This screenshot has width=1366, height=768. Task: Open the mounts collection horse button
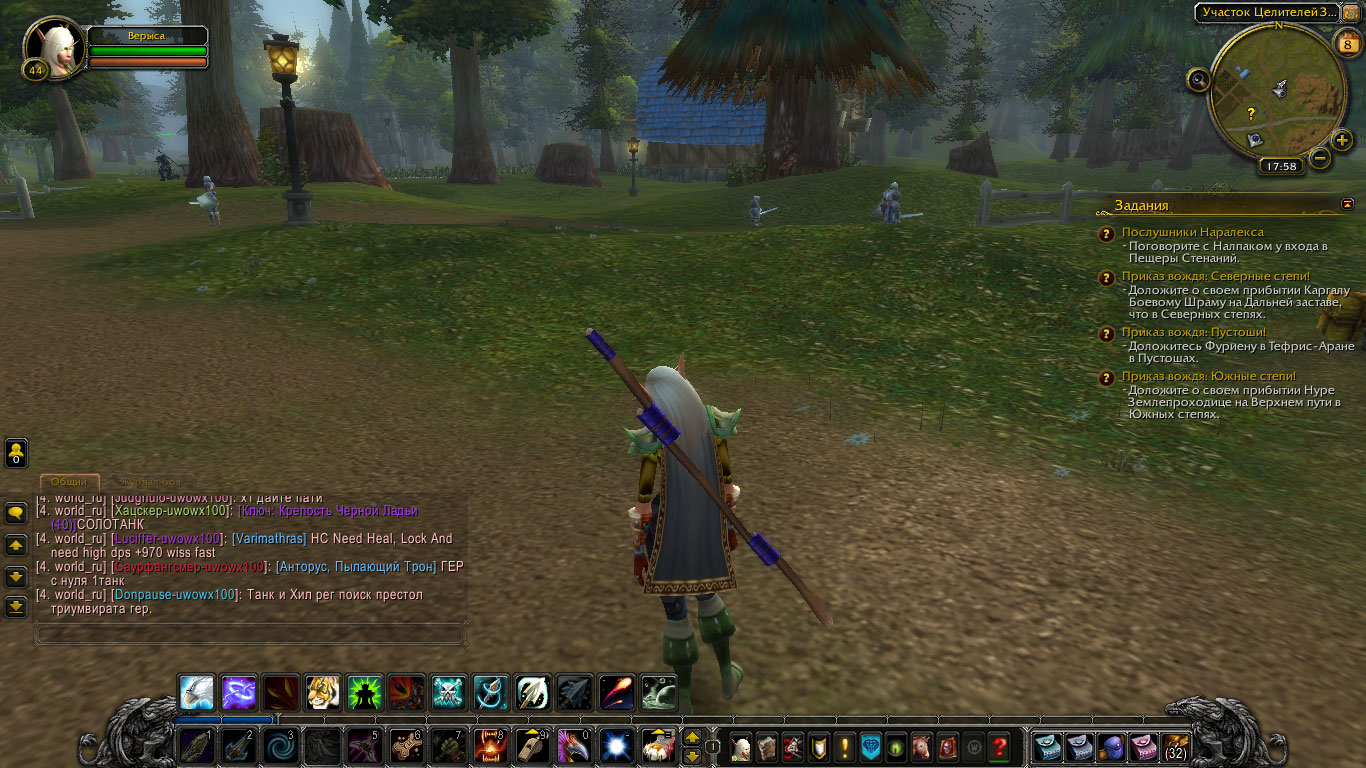point(921,747)
